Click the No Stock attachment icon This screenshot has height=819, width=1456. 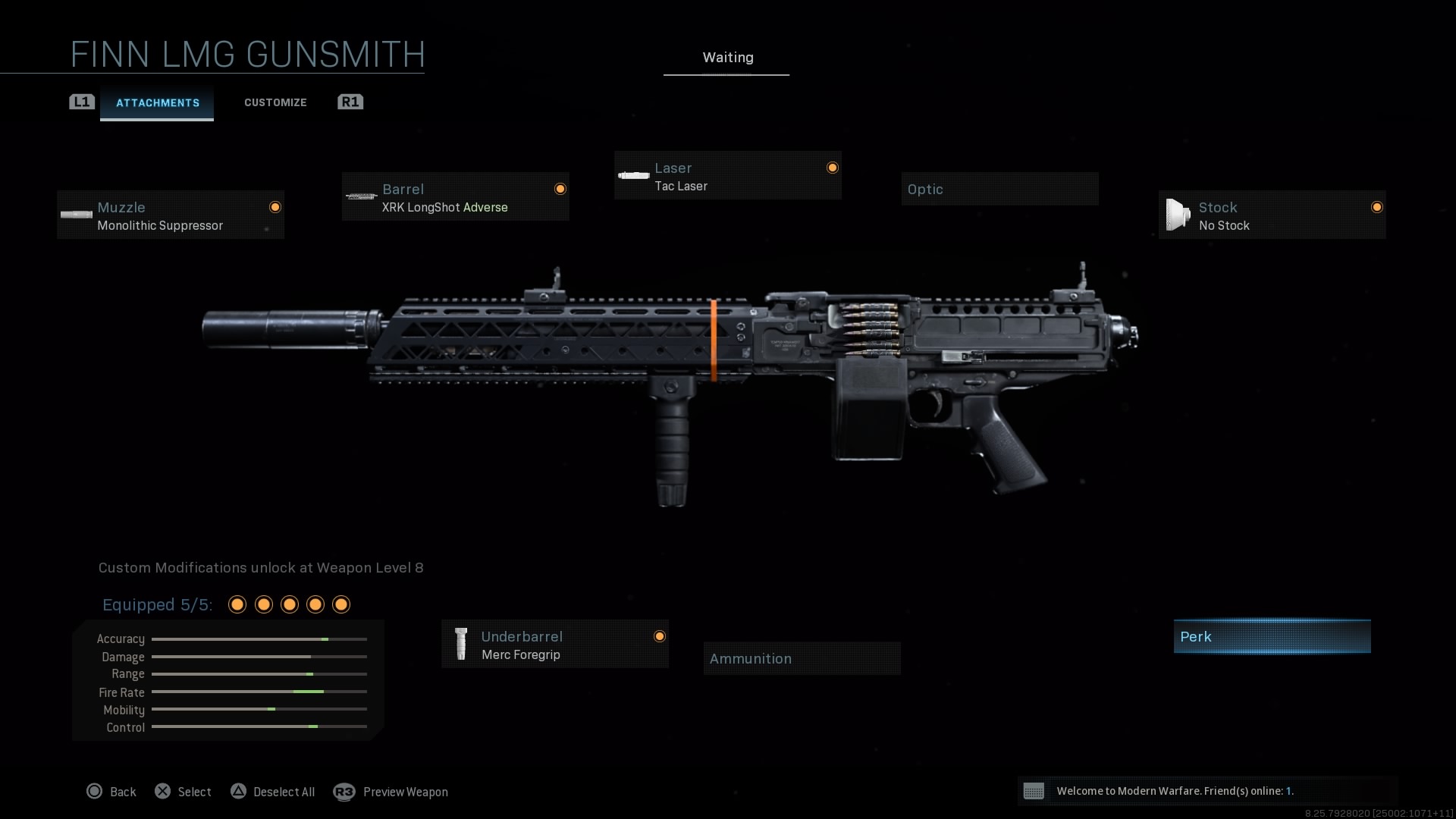click(x=1178, y=215)
